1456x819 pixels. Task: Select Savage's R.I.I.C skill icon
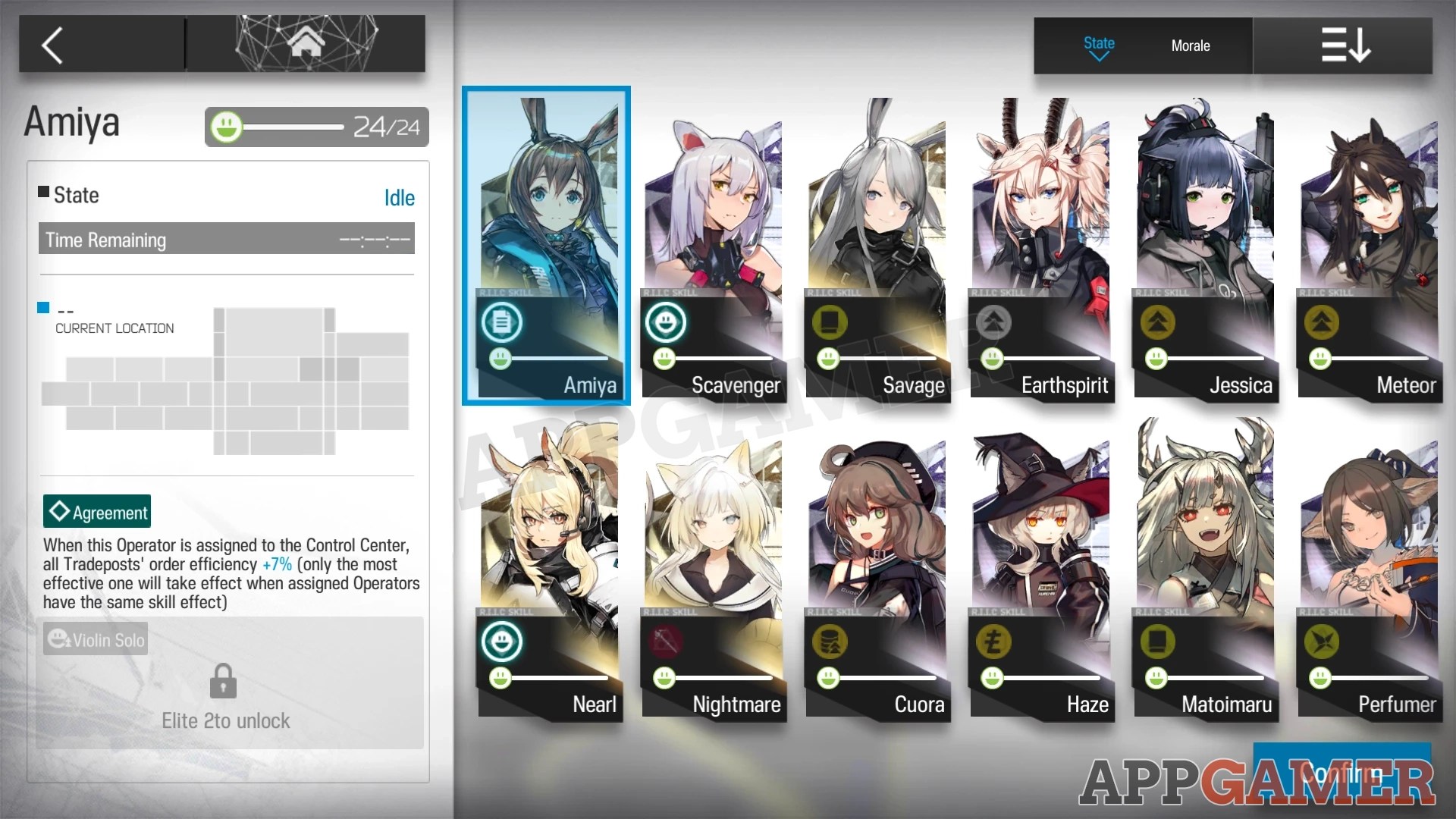[830, 322]
